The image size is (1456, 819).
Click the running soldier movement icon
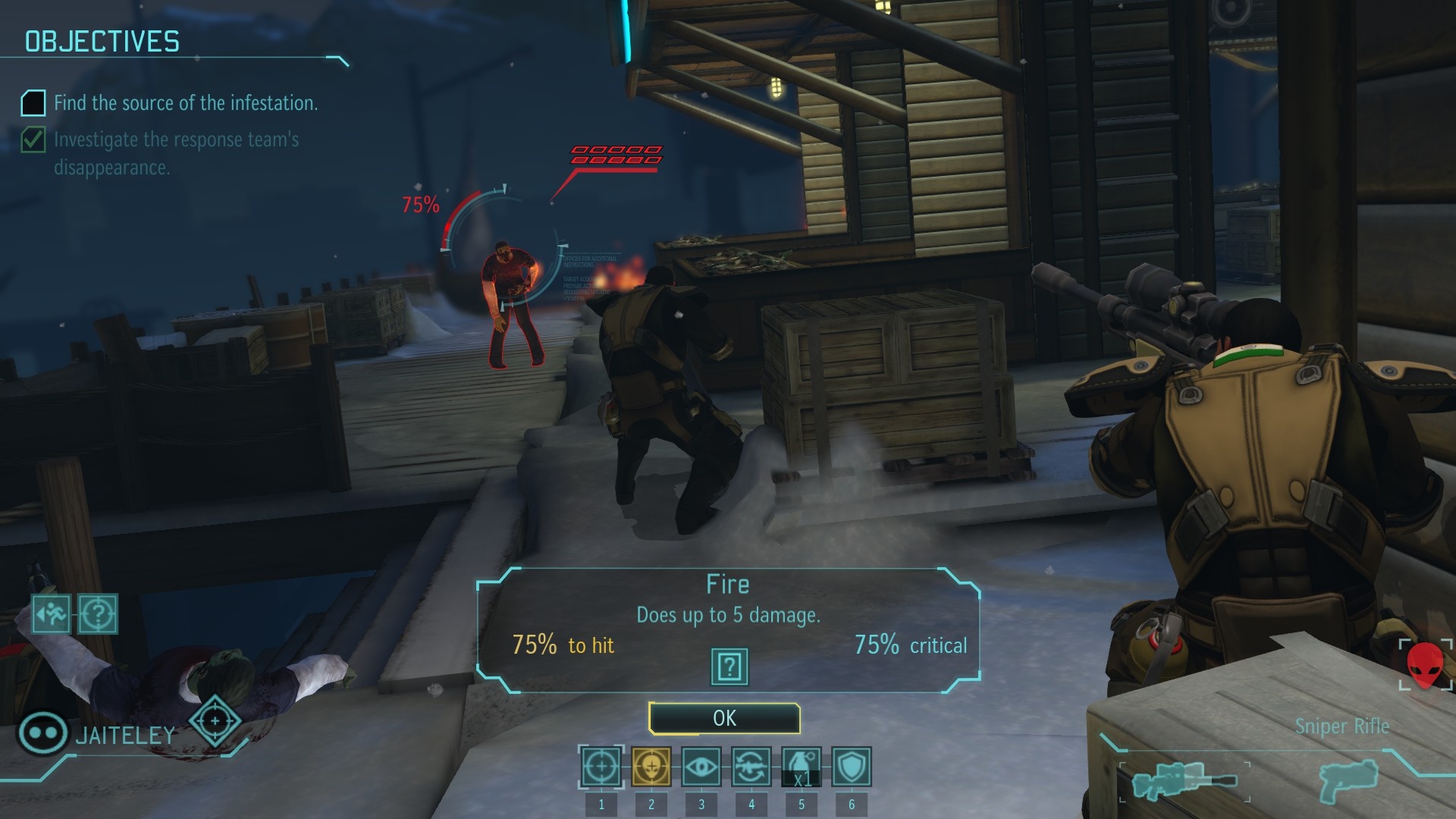tap(49, 616)
